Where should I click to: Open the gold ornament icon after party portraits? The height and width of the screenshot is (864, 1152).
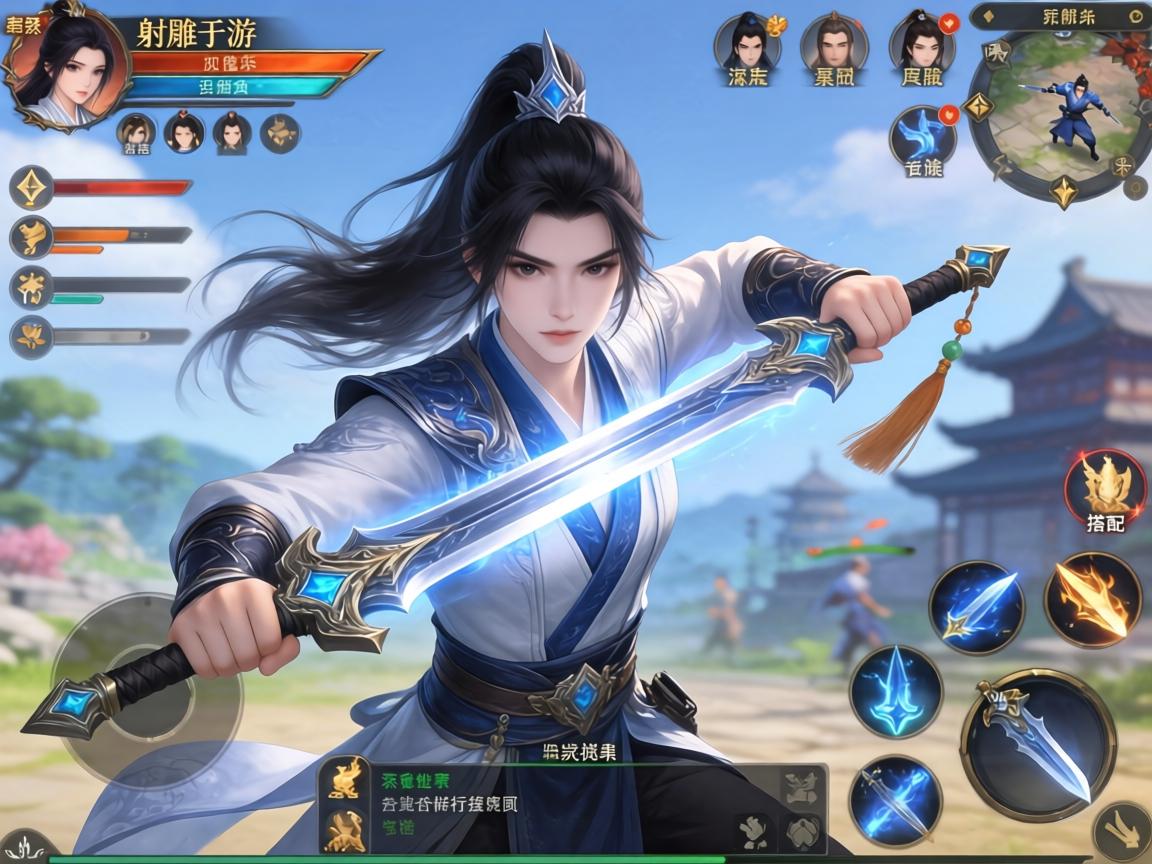[x=280, y=133]
